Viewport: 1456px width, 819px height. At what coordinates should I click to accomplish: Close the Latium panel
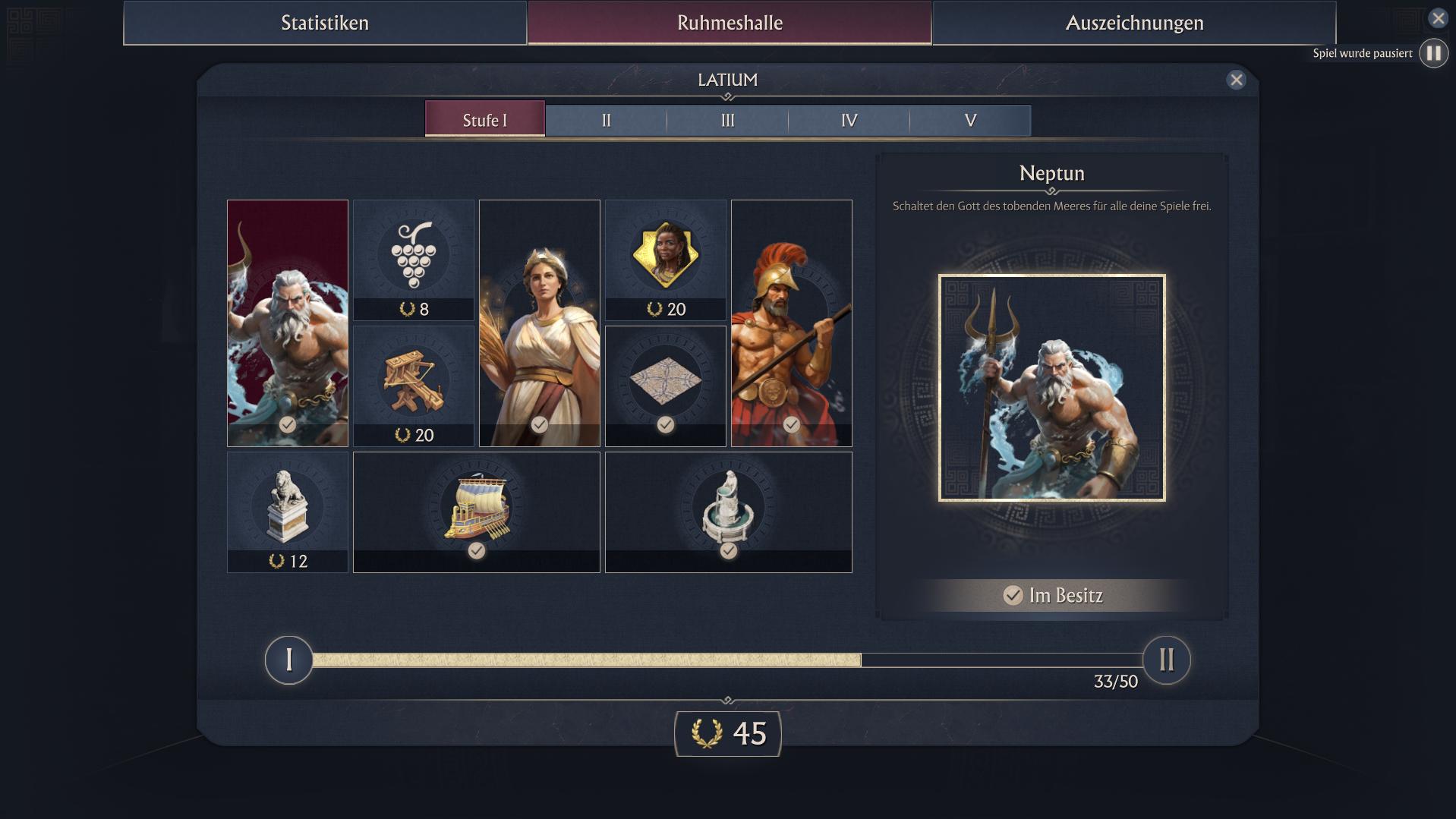click(x=1236, y=80)
